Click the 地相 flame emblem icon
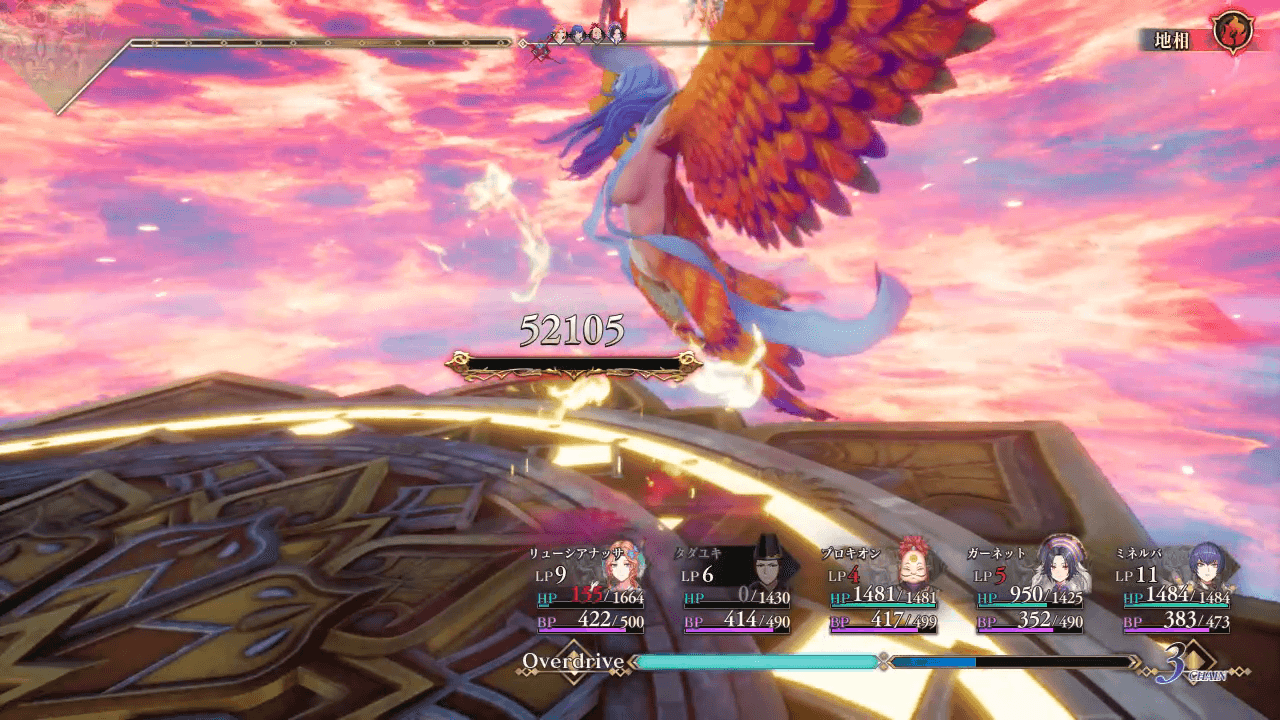 (1232, 32)
